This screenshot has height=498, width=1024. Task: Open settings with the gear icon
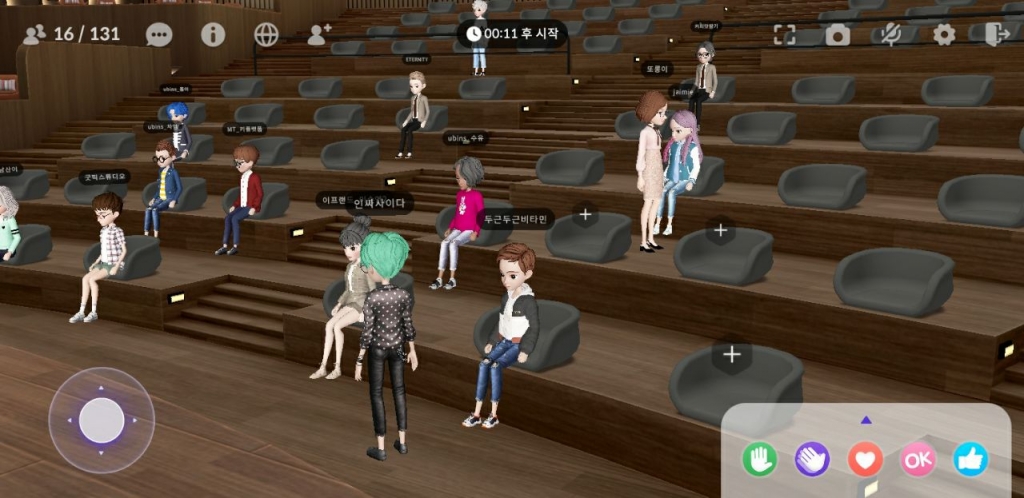click(x=944, y=35)
